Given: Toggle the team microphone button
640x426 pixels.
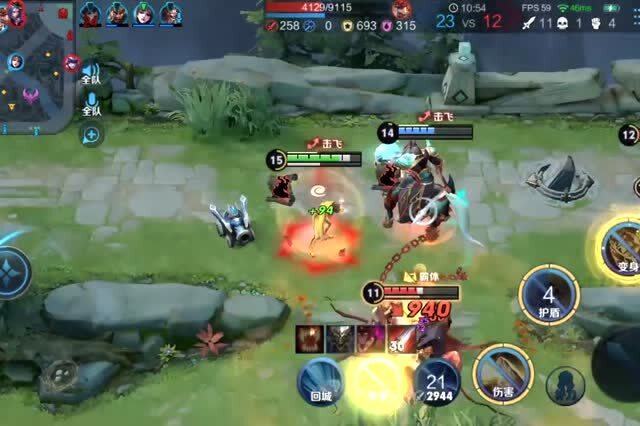Looking at the screenshot, I should 91,104.
